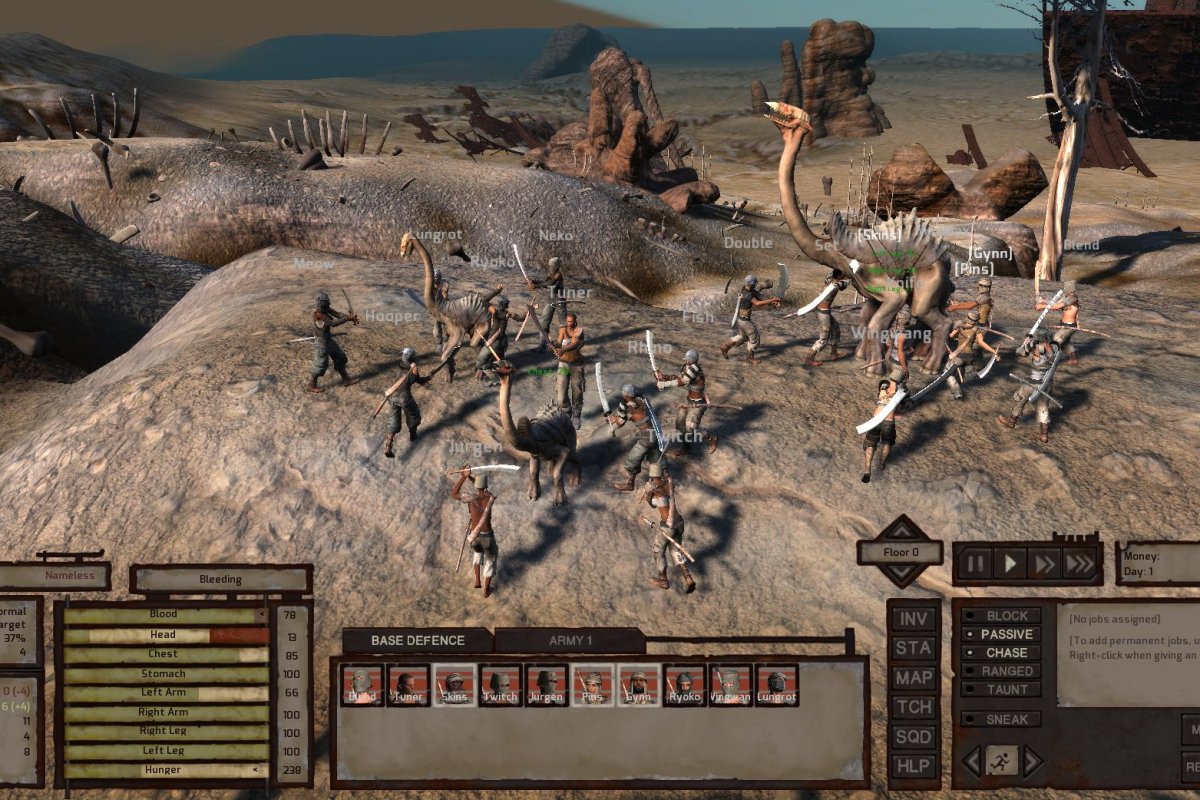
Task: Open the STA stats panel
Action: [913, 648]
